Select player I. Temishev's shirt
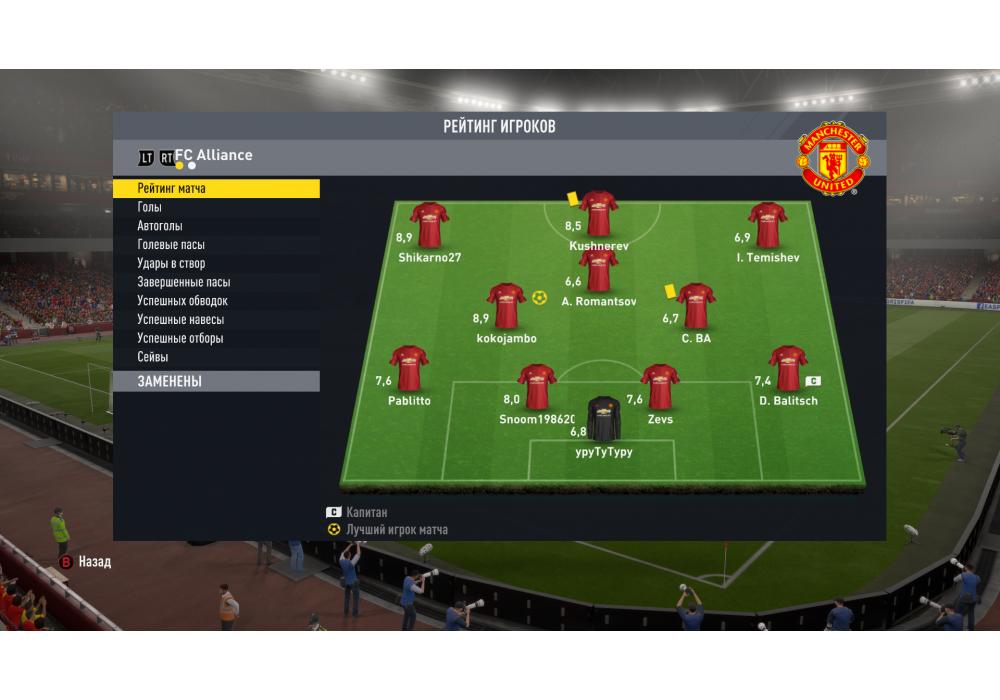Screen dimensions: 1000x700 click(768, 225)
